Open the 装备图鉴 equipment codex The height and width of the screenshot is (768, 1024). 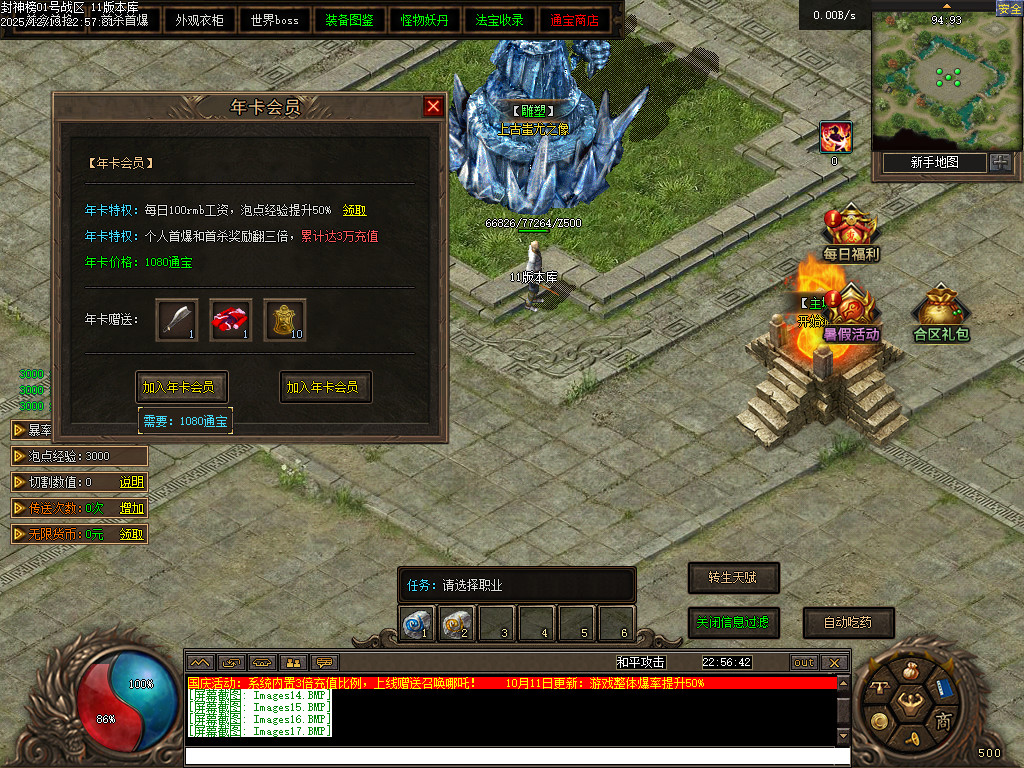pos(350,20)
